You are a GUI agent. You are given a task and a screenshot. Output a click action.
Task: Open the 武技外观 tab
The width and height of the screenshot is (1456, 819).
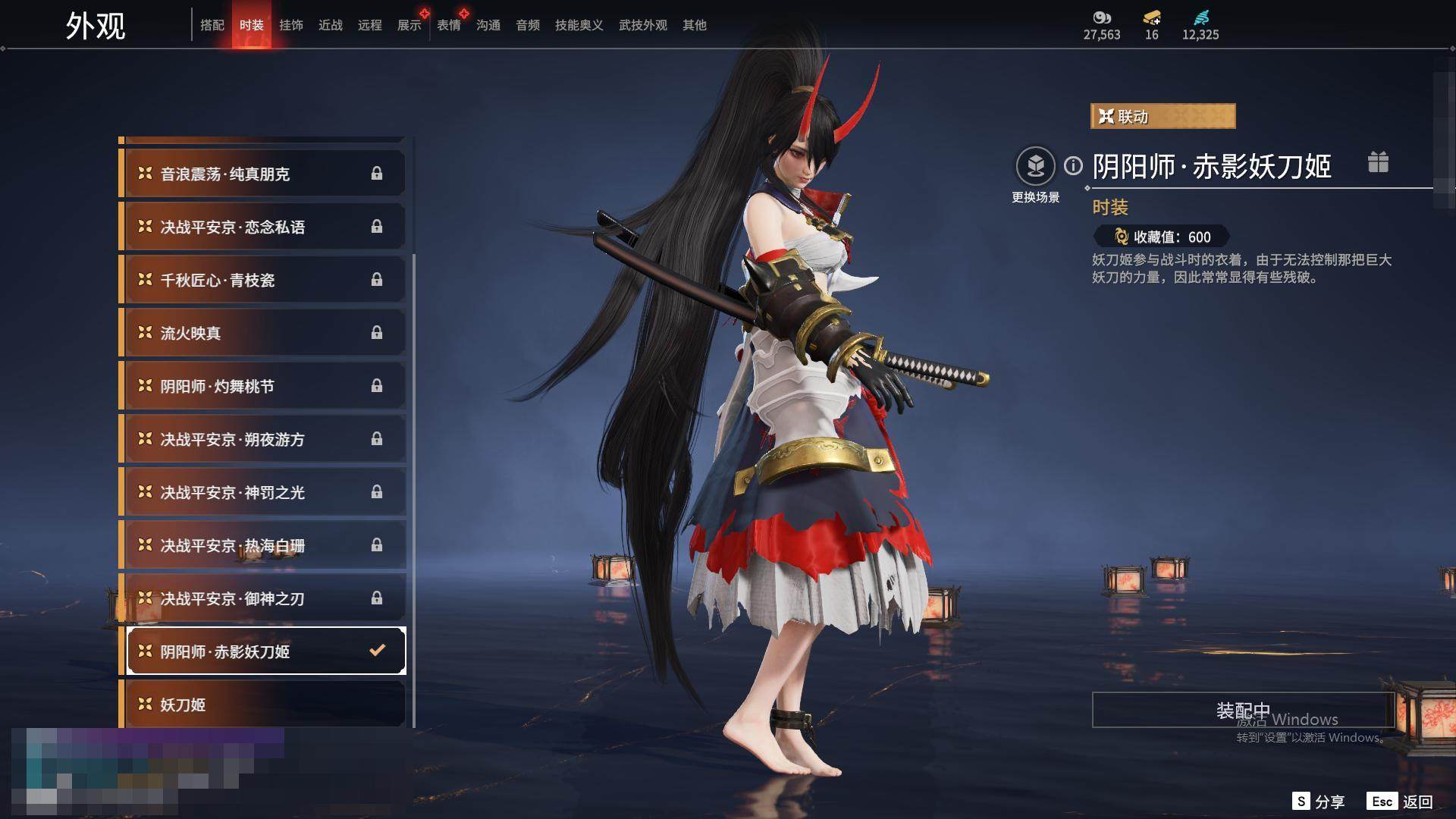pos(643,25)
